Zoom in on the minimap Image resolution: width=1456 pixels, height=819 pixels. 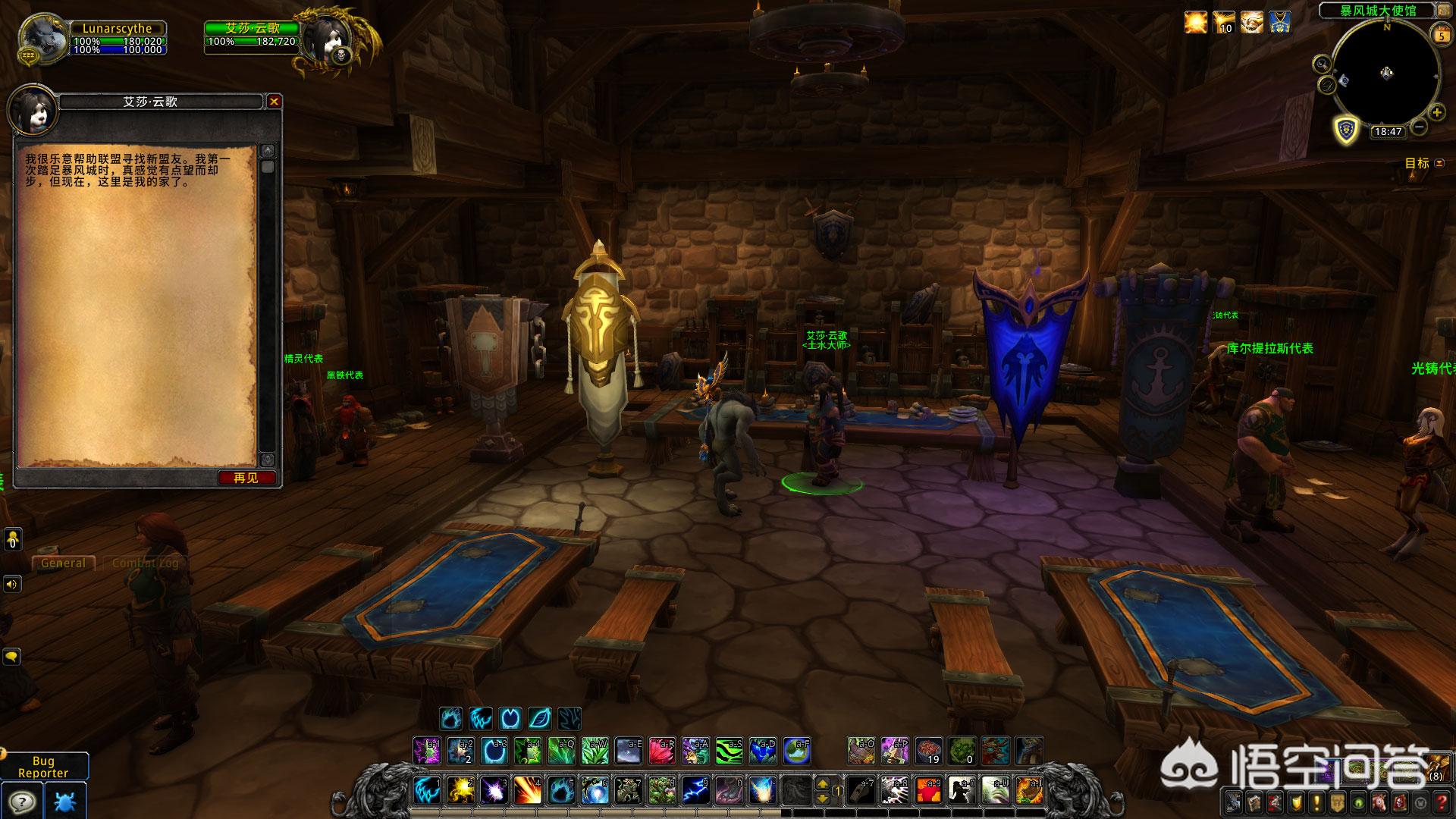(1436, 113)
